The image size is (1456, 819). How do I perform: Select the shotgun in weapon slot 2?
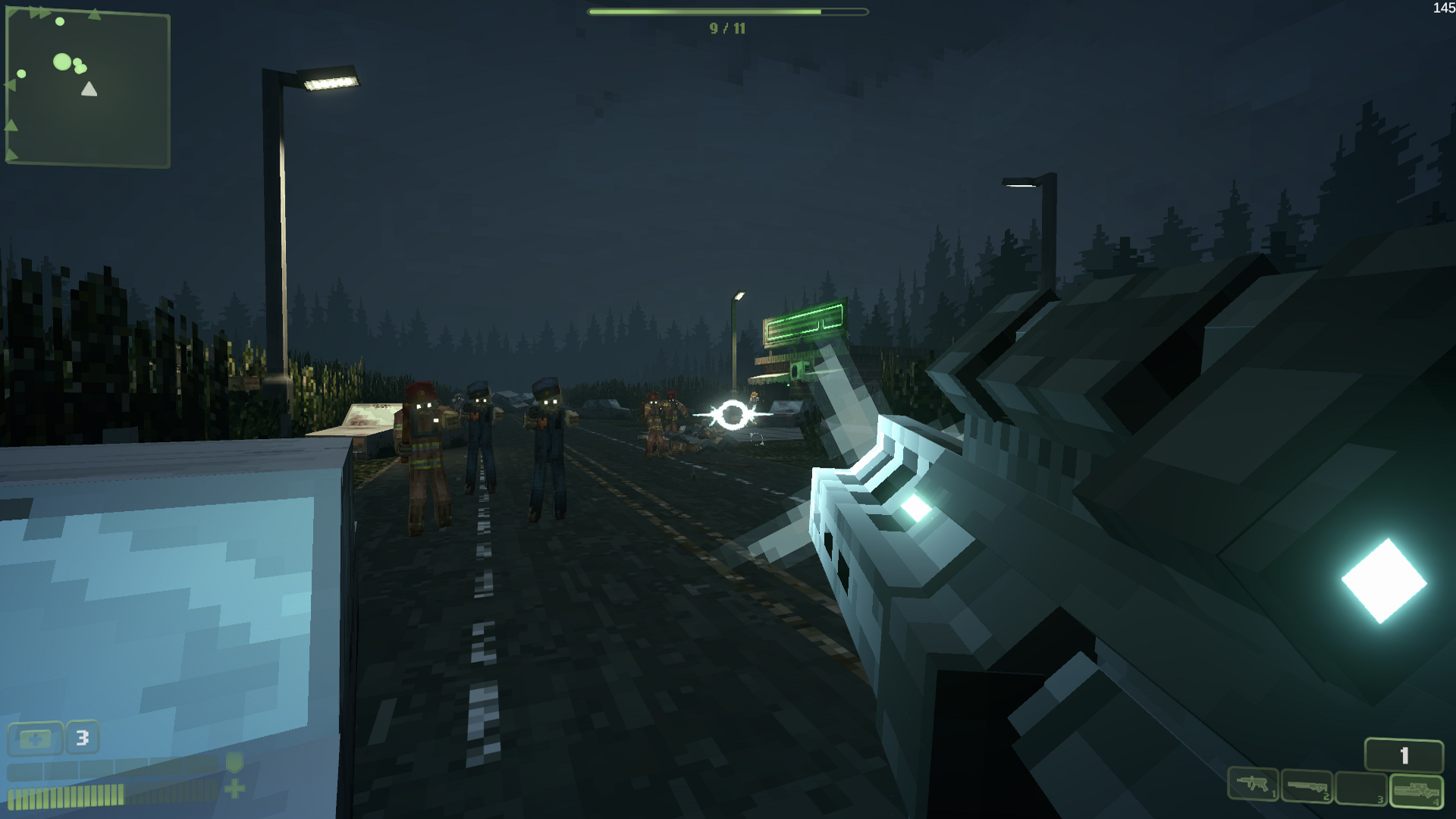[1307, 786]
